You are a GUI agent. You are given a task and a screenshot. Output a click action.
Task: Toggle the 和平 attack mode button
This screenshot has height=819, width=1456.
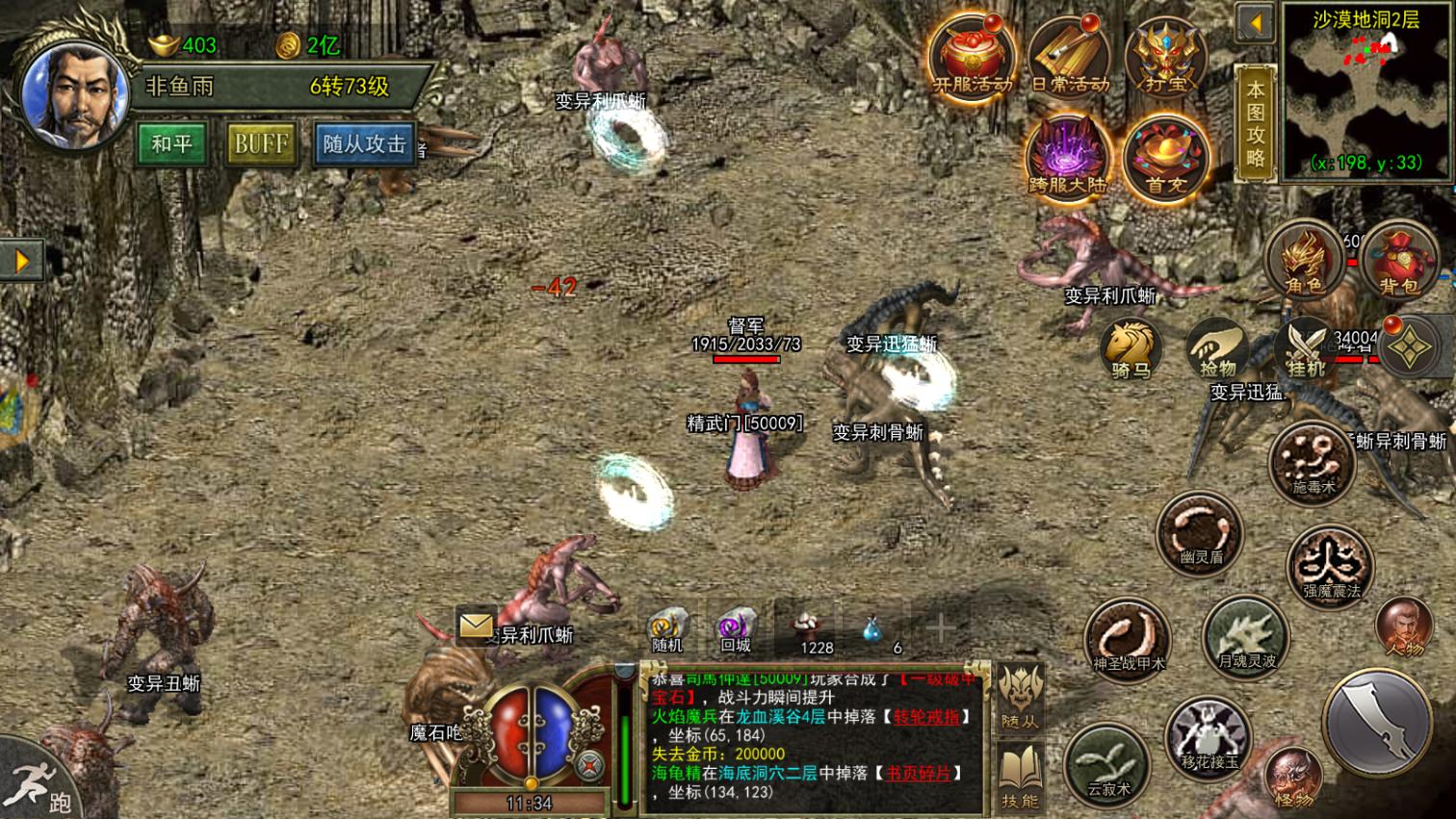click(x=171, y=144)
